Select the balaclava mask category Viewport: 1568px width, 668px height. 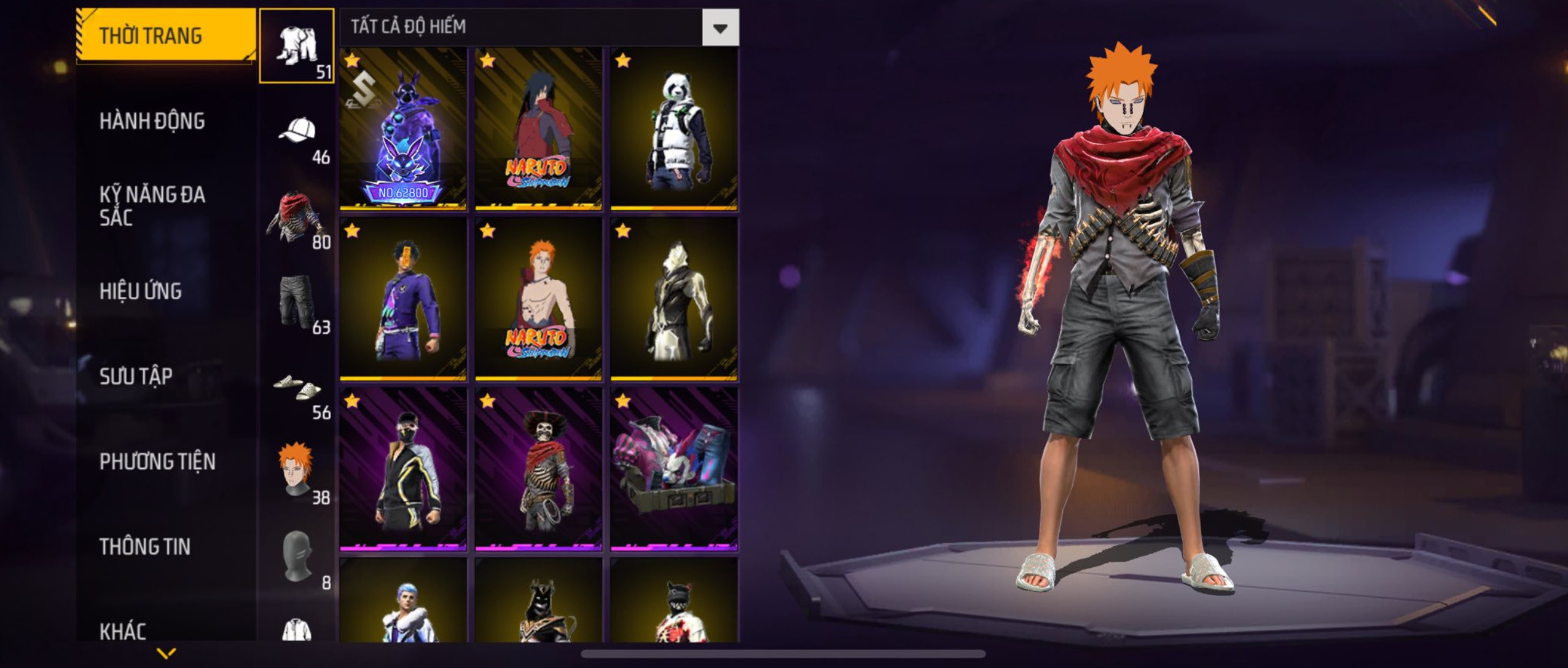(x=297, y=557)
